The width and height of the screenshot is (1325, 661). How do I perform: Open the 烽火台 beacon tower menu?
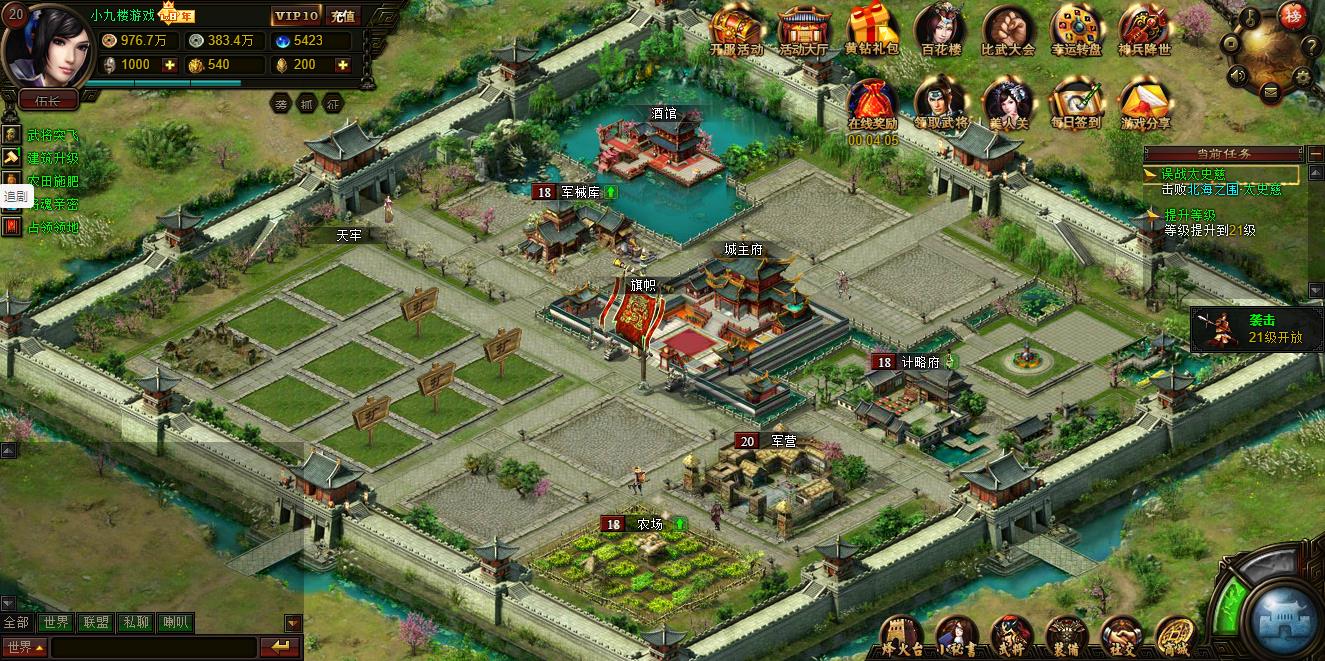tap(899, 636)
